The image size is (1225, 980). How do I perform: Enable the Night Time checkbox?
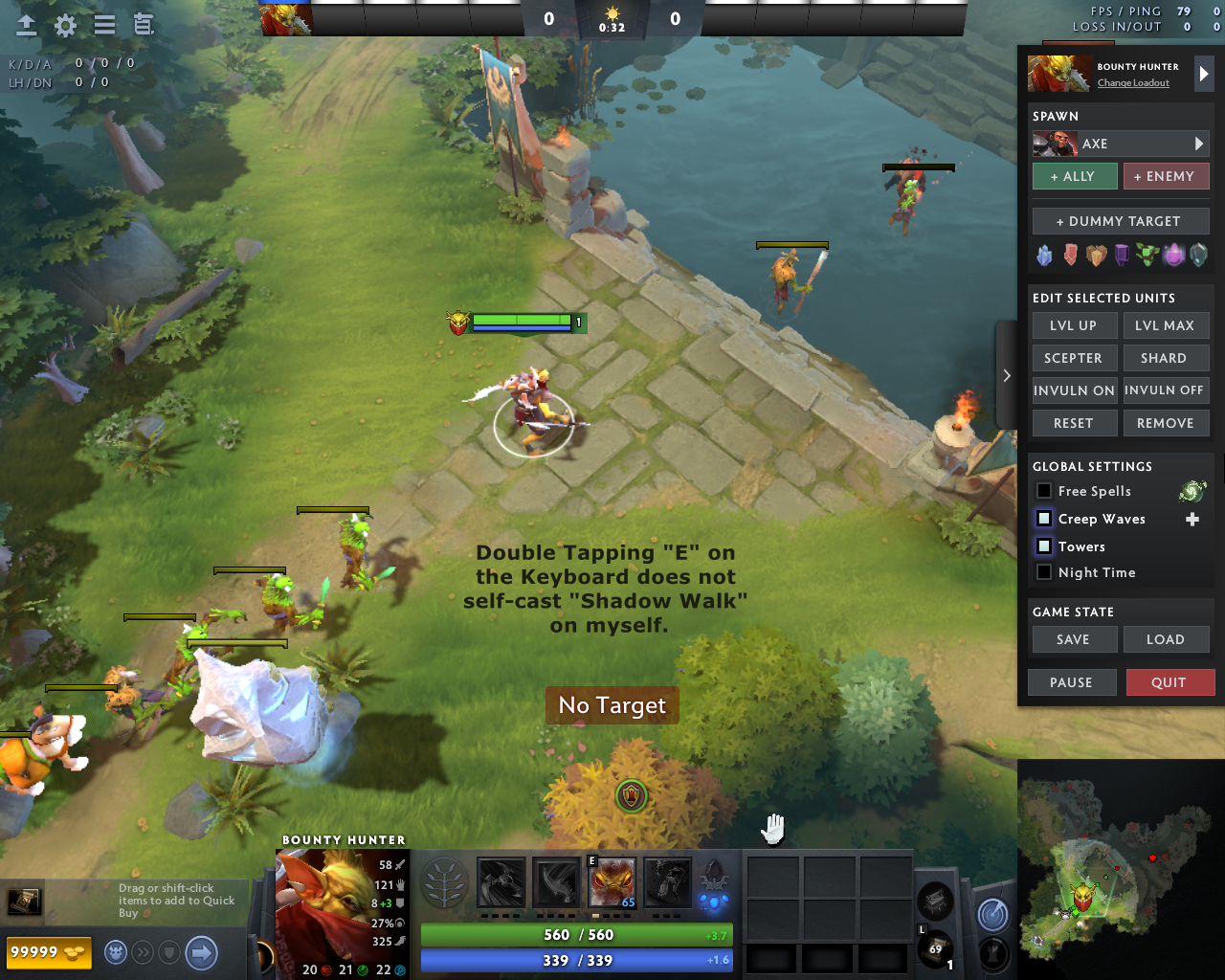point(1042,571)
